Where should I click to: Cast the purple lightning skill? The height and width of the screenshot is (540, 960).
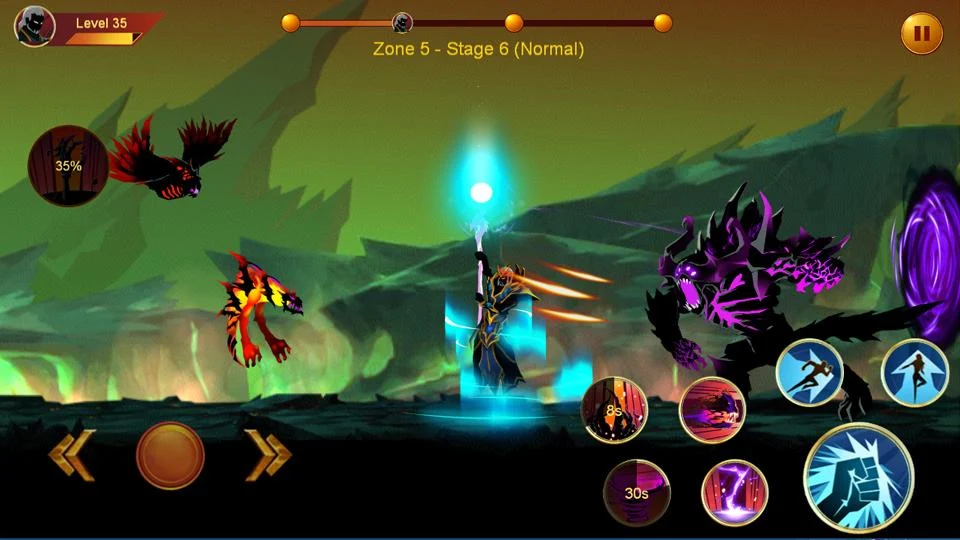coord(734,493)
